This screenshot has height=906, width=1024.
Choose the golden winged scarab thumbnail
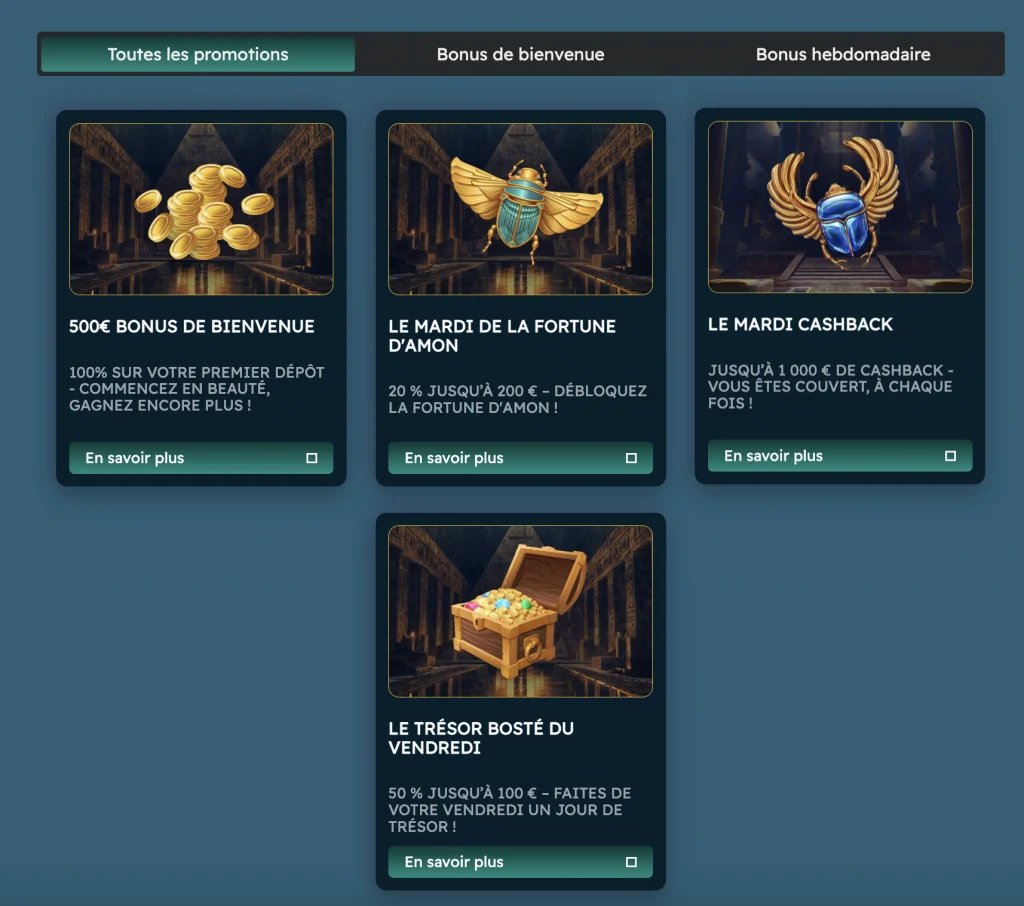tap(520, 209)
